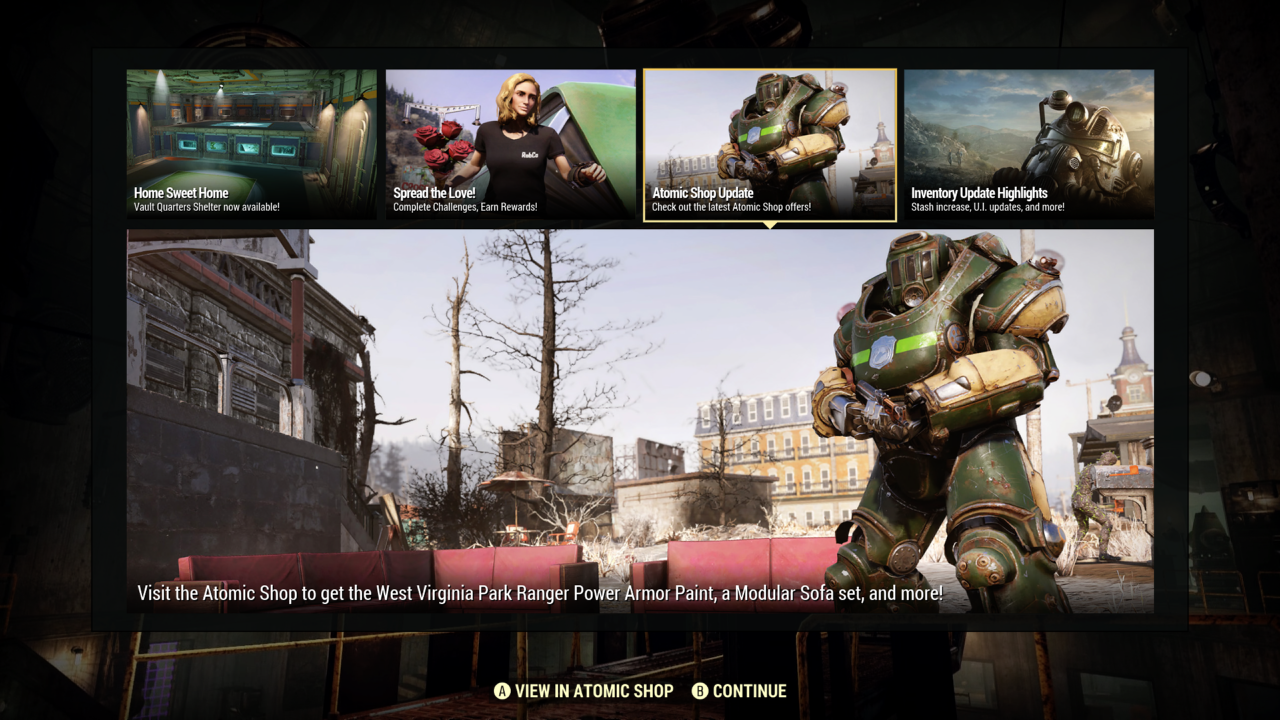This screenshot has width=1280, height=720.
Task: Select the Spread the Love! news tile
Action: (511, 144)
